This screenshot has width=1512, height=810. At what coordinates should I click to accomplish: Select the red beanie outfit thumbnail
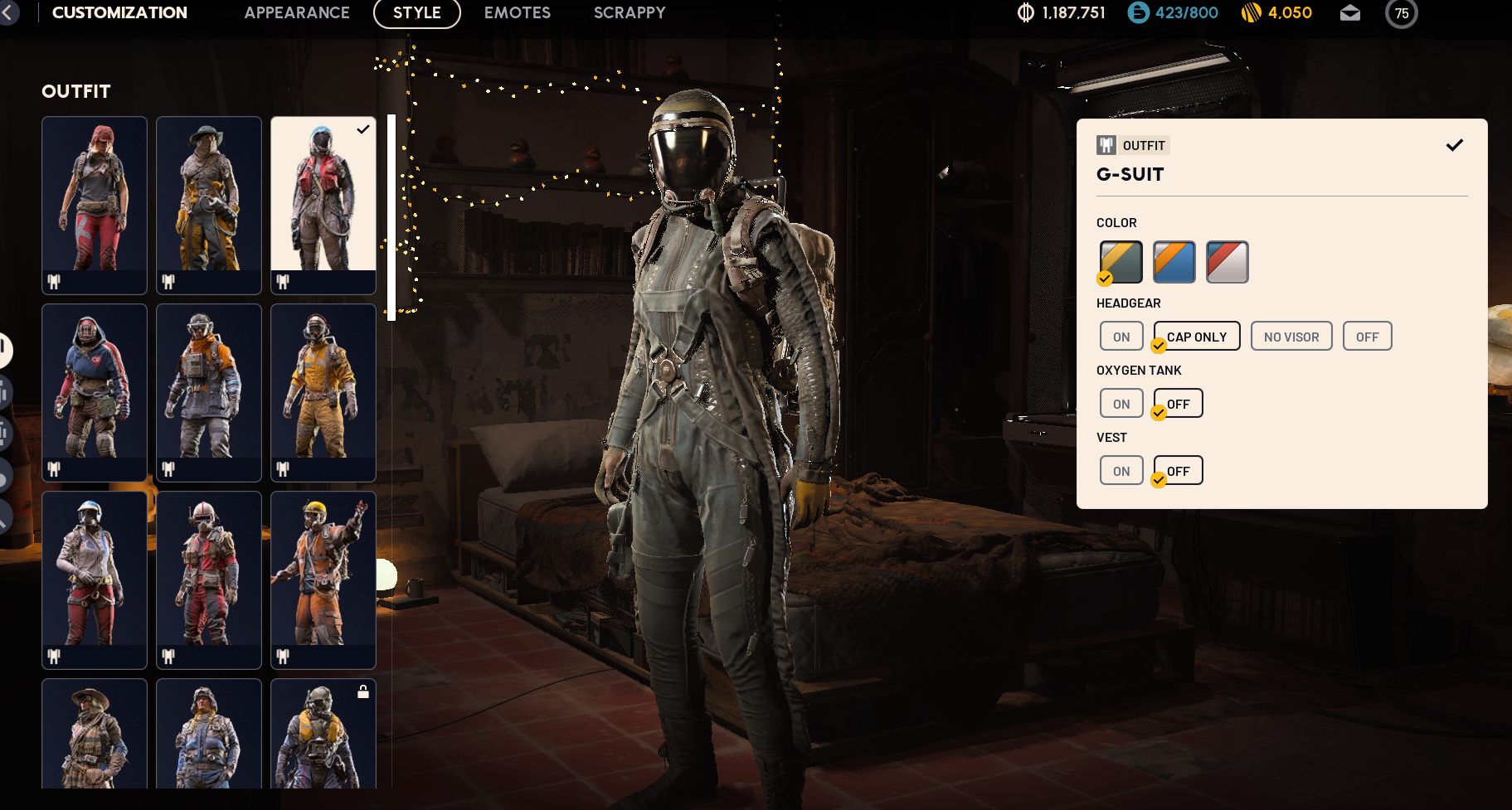[x=95, y=205]
